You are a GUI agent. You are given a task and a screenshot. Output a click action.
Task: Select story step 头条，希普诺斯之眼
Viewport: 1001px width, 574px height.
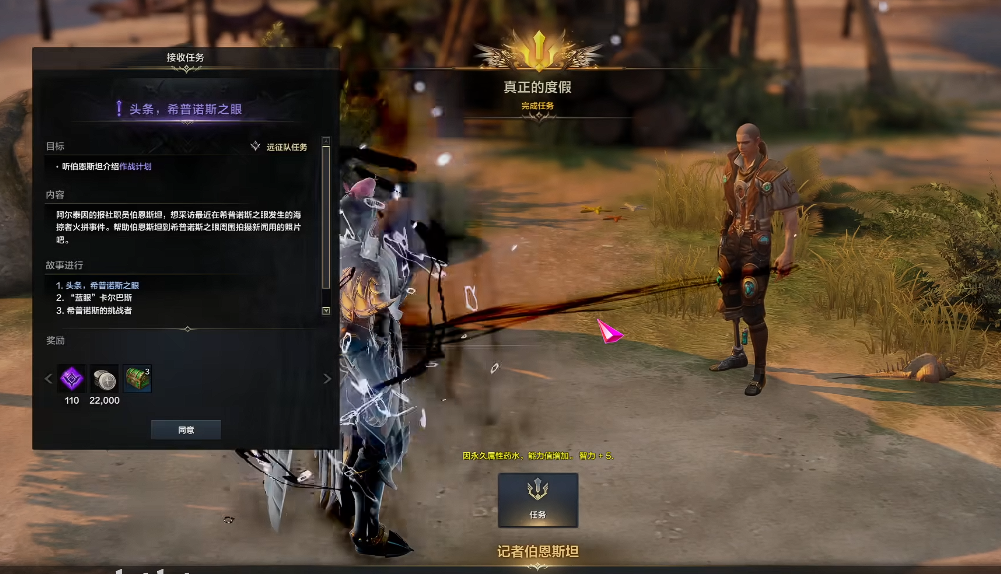pos(102,285)
